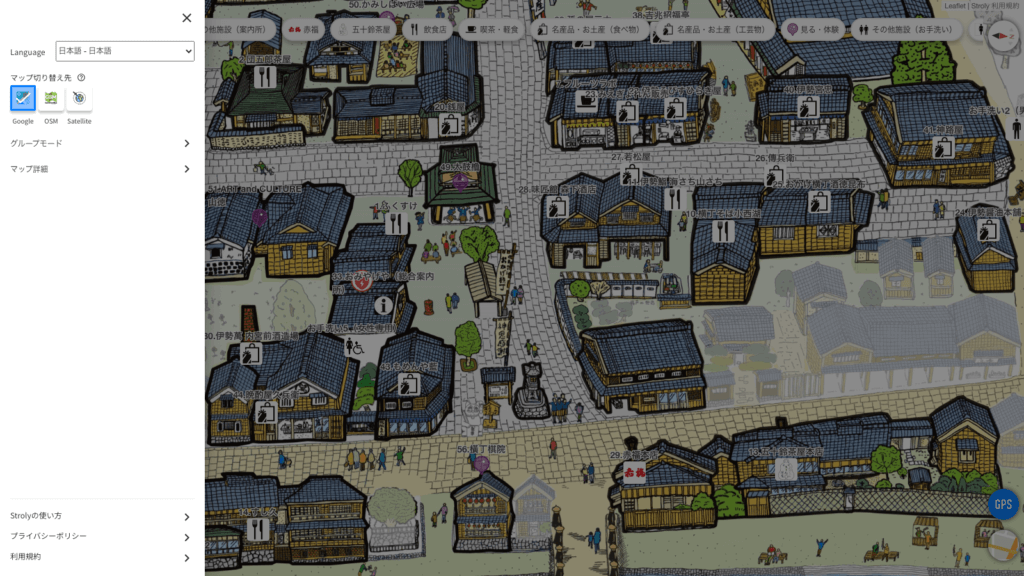Filter by 名産品・お土産(食べ物)
This screenshot has width=1024, height=576.
[x=588, y=30]
